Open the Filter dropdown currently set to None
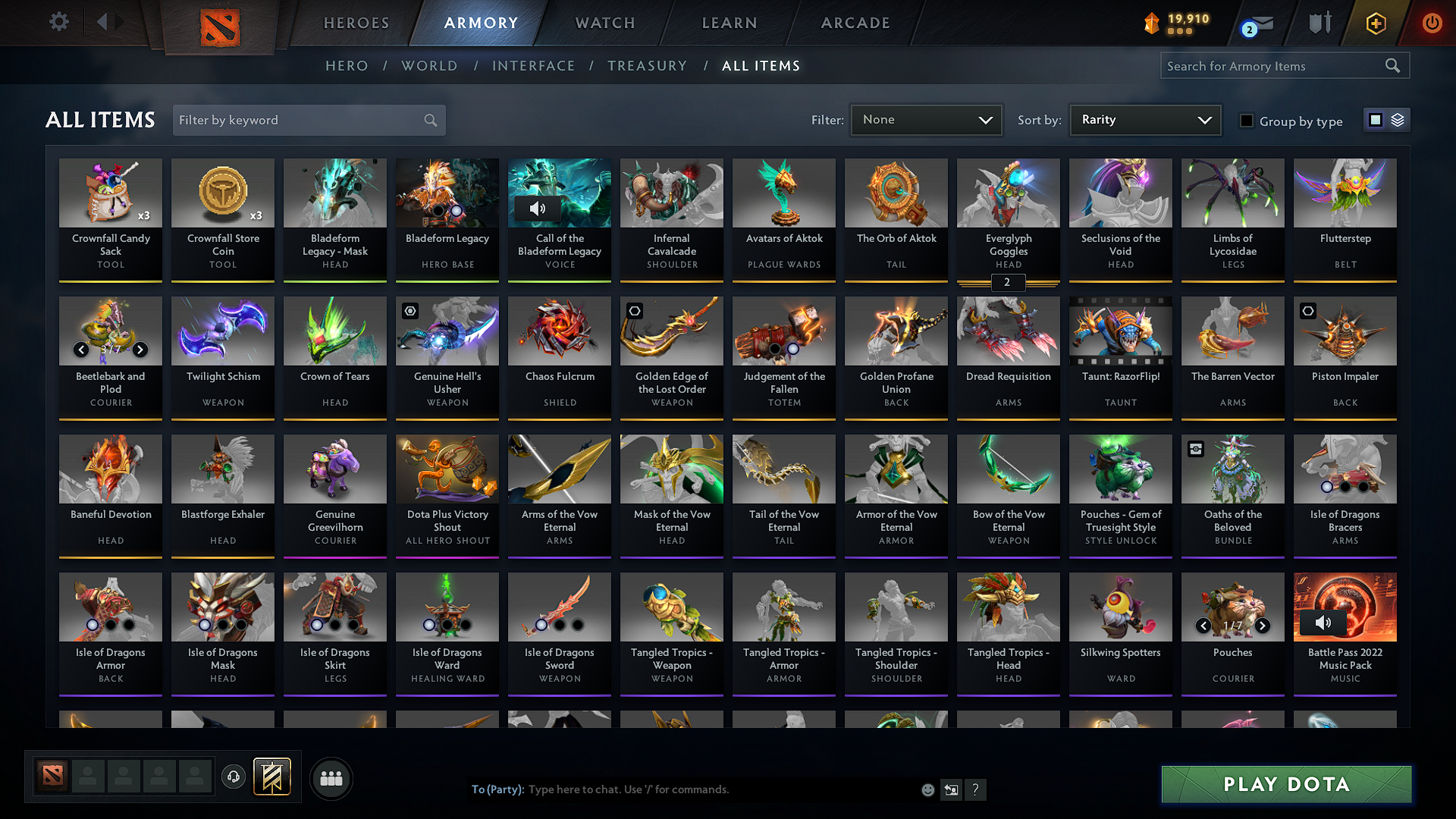The image size is (1456, 819). (x=926, y=119)
